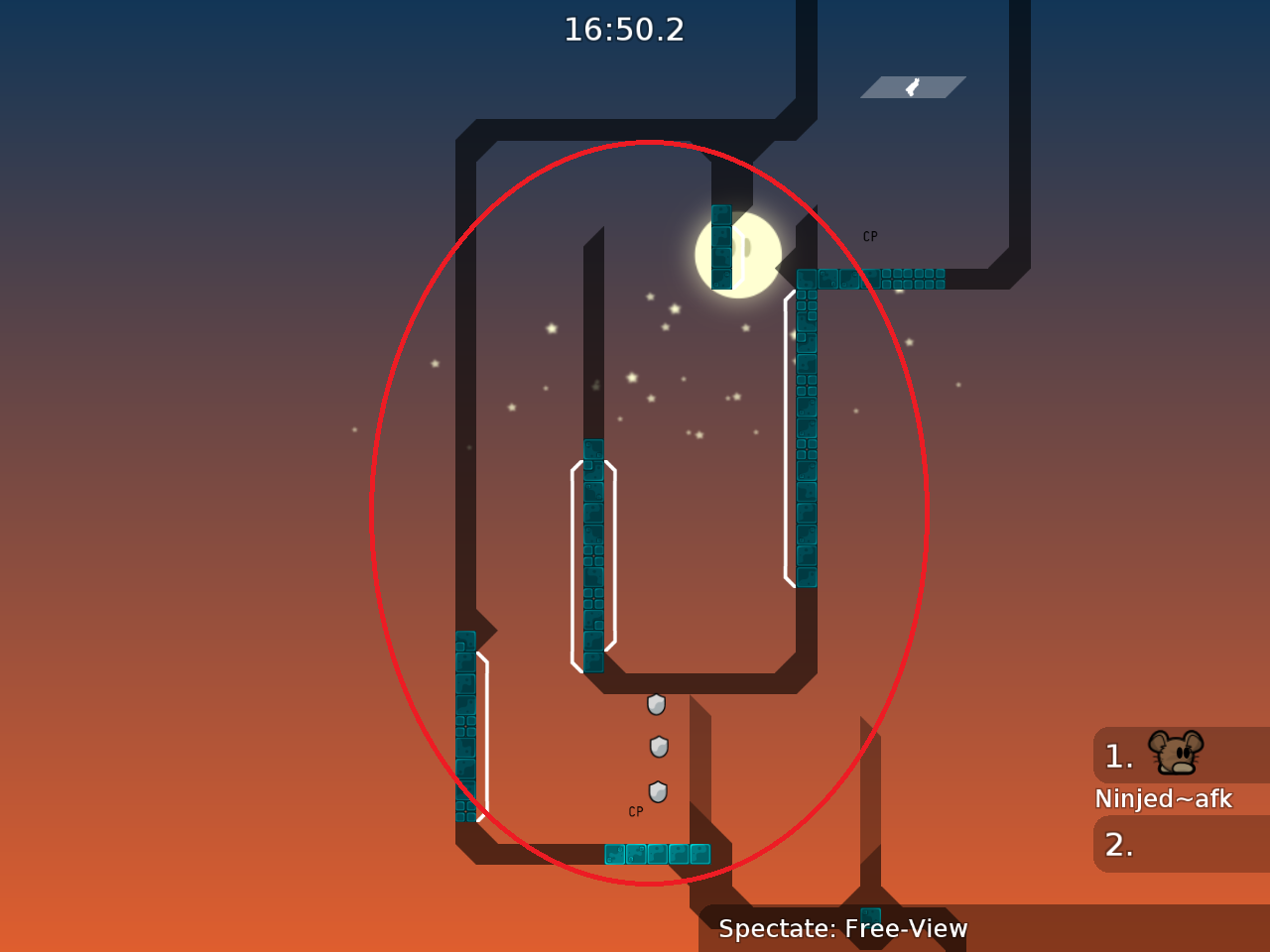This screenshot has height=952, width=1270.
Task: Click the white arrow banner near top right
Action: (913, 85)
